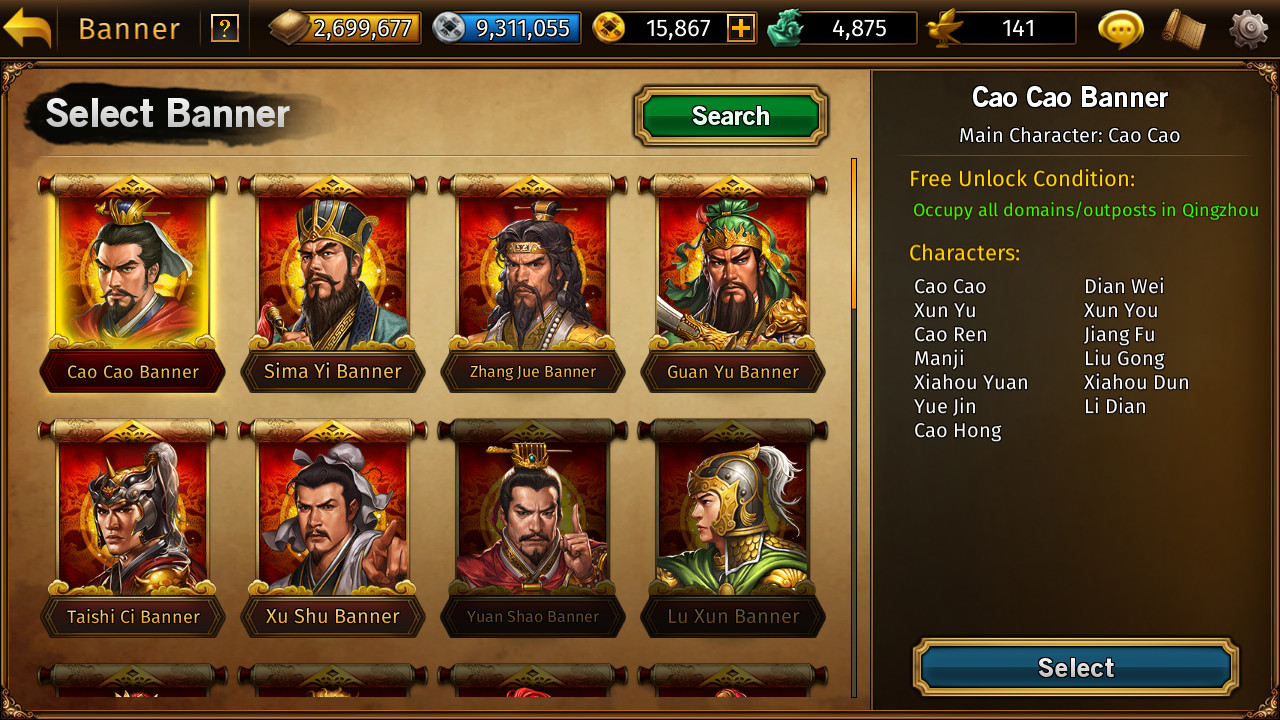Screen dimensions: 1280x720
Task: Select the Taishi Ci Banner thumbnail
Action: 132,515
